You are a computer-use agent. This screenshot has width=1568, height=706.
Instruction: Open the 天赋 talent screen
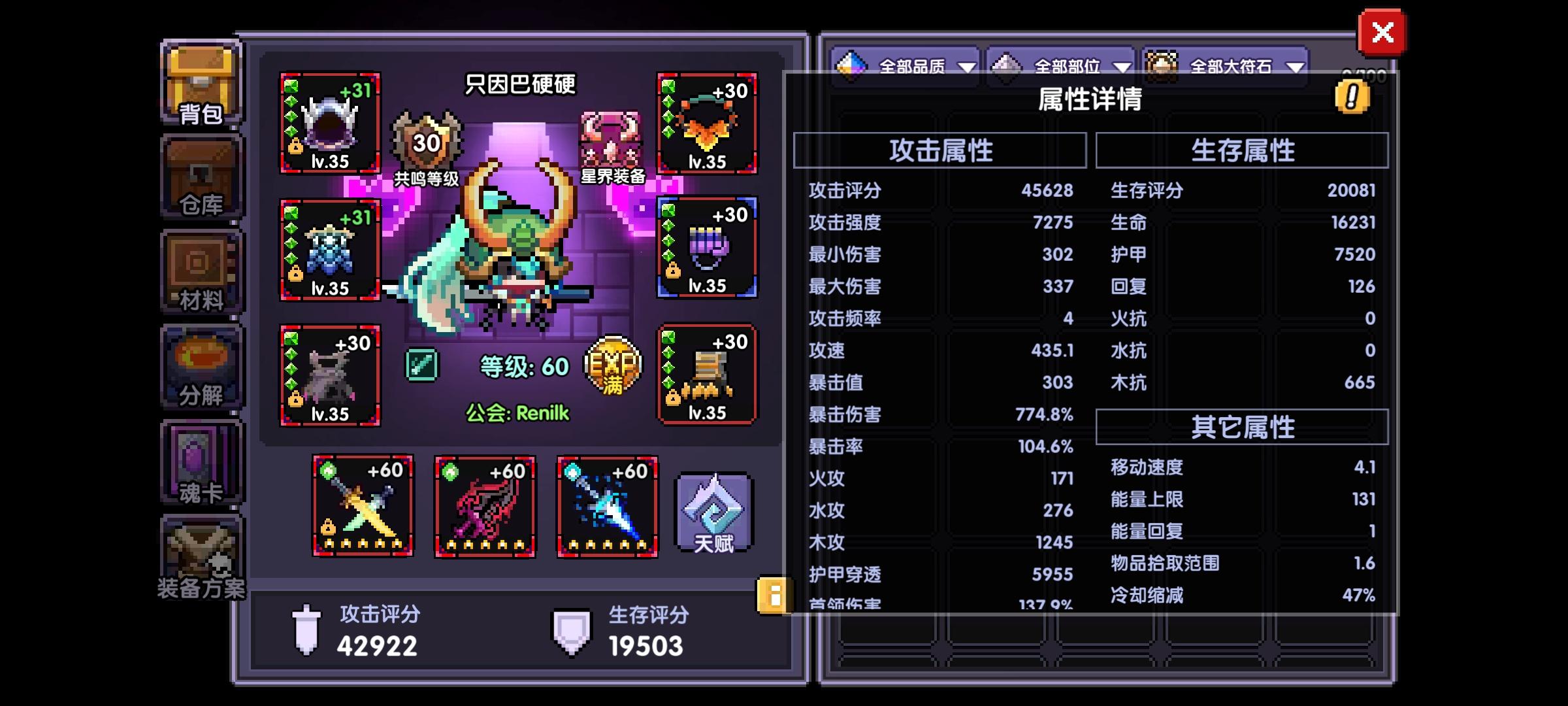pyautogui.click(x=712, y=512)
